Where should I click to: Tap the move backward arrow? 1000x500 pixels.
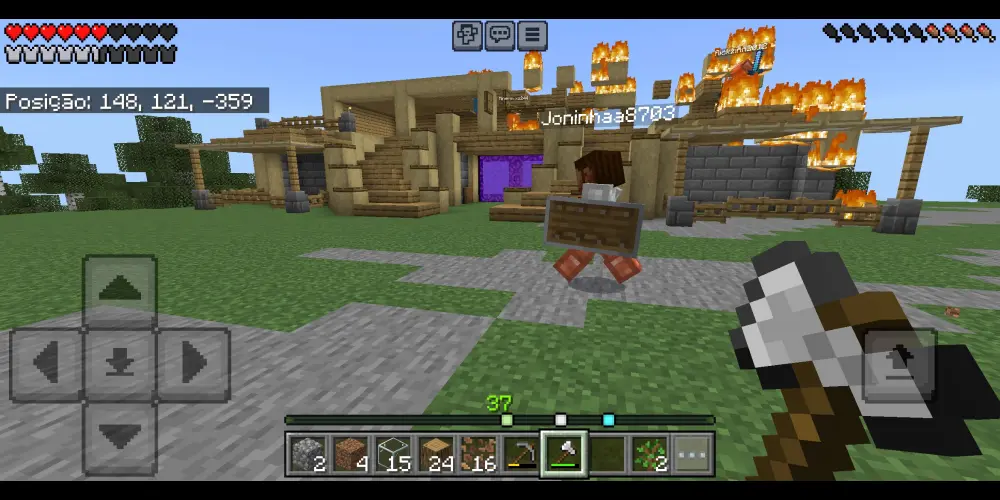(120, 436)
